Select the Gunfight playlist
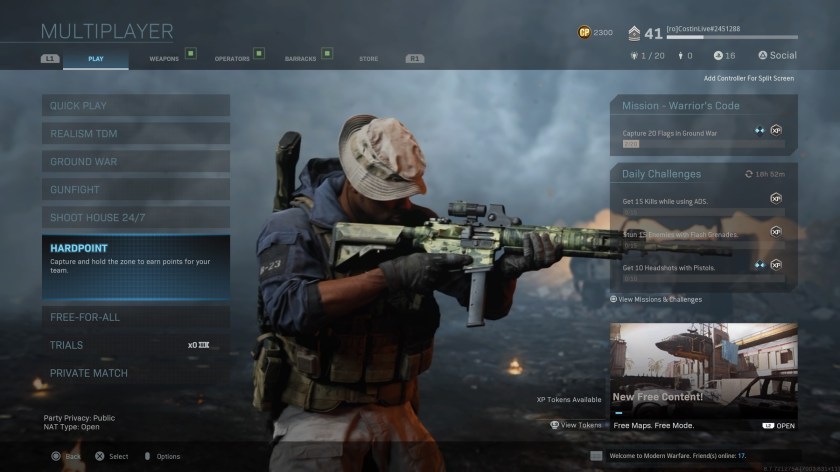840x472 pixels. point(135,189)
